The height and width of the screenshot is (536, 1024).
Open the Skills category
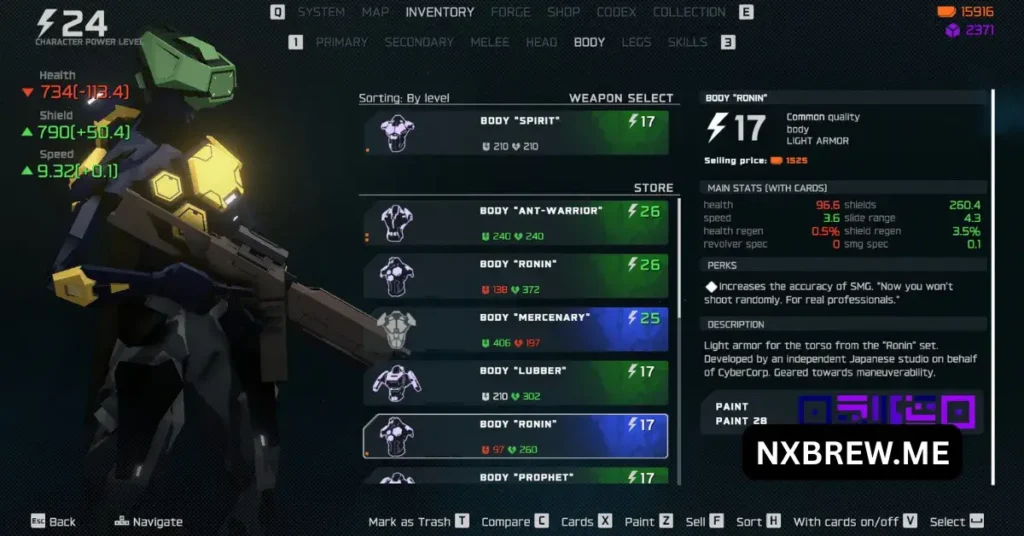687,42
